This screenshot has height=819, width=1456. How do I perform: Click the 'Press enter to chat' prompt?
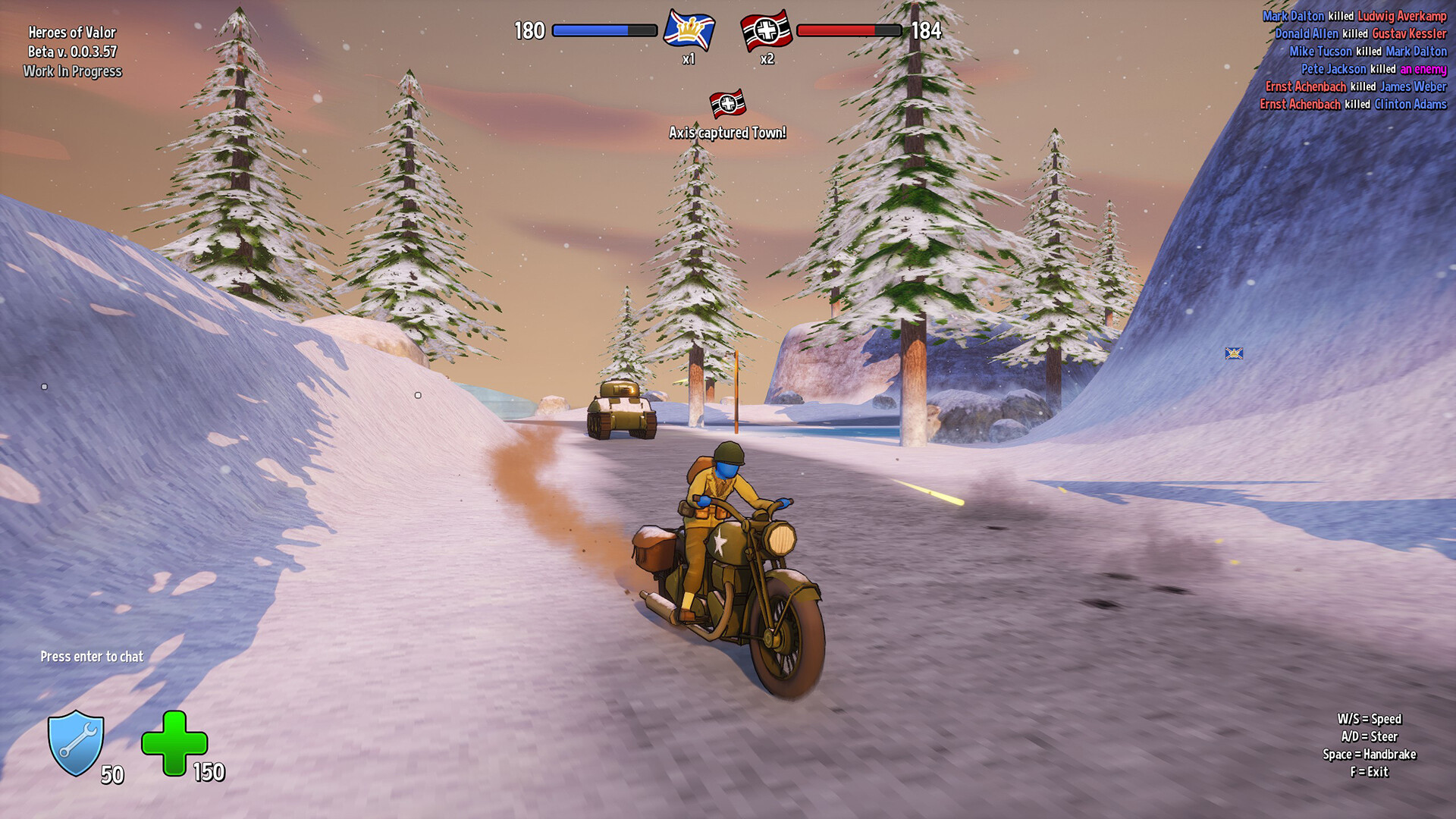(x=93, y=657)
